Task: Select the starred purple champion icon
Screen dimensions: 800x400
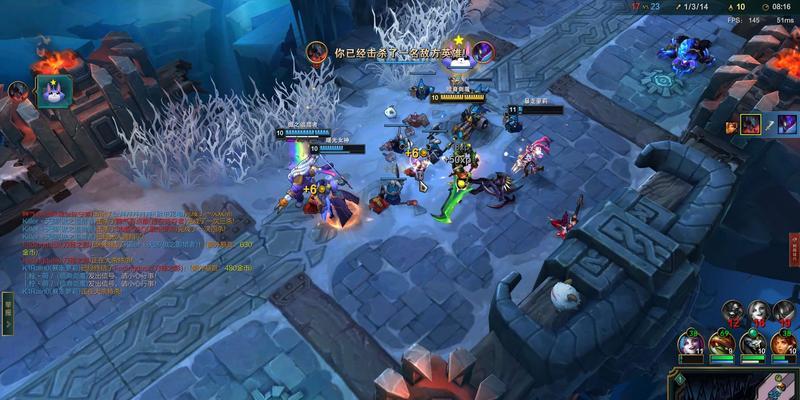Action: point(50,92)
